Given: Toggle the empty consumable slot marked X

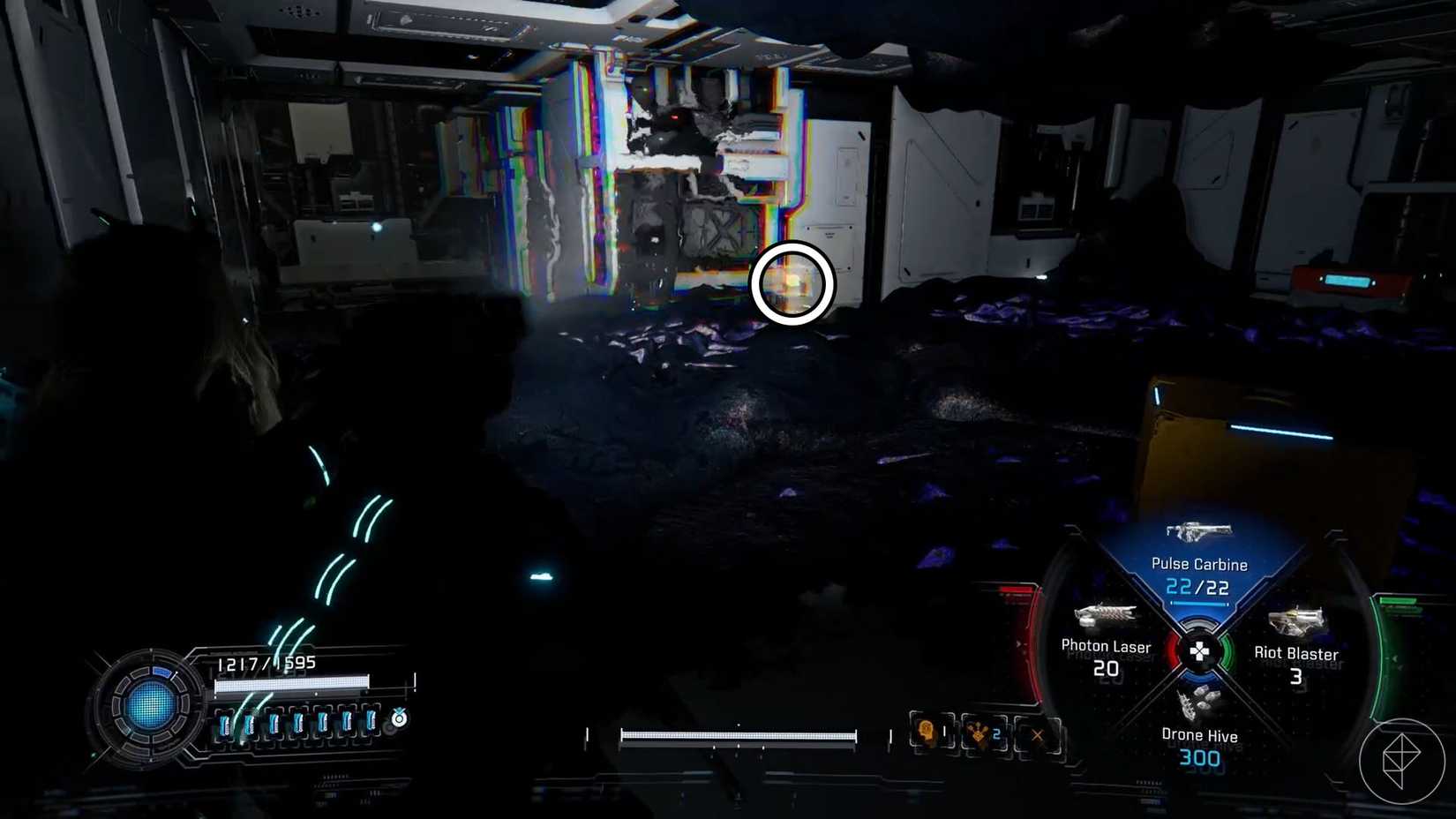Looking at the screenshot, I should [1038, 733].
